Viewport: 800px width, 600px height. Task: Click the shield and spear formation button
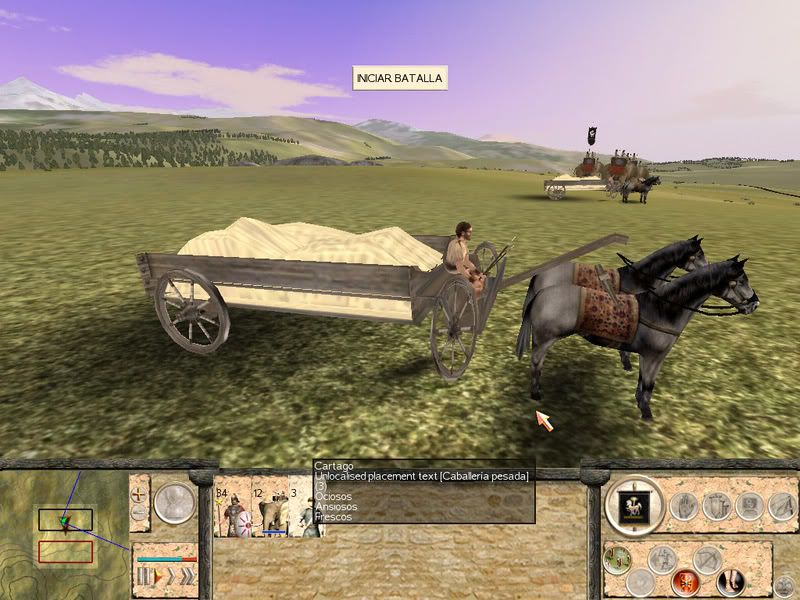tap(716, 506)
